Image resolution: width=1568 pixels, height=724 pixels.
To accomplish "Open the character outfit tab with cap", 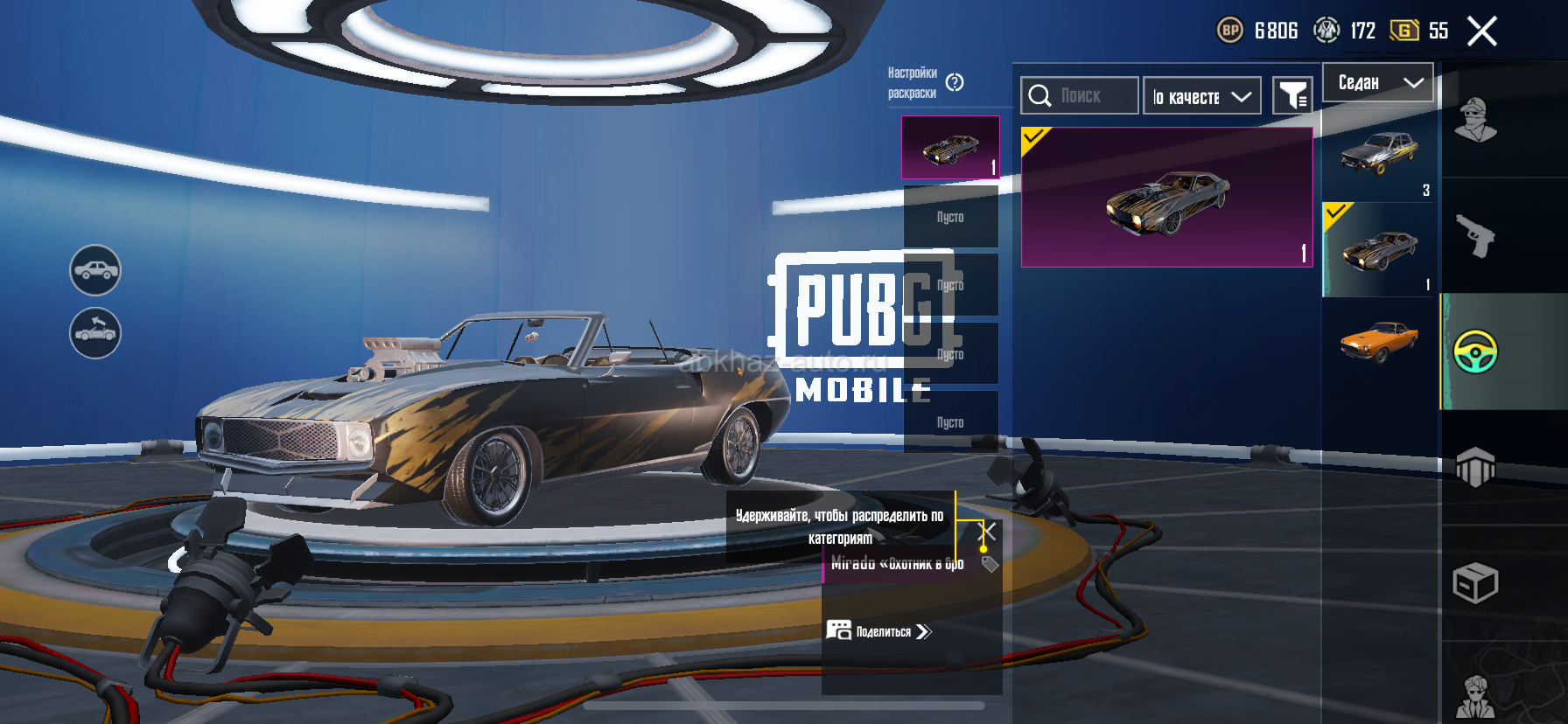I will coord(1475,121).
